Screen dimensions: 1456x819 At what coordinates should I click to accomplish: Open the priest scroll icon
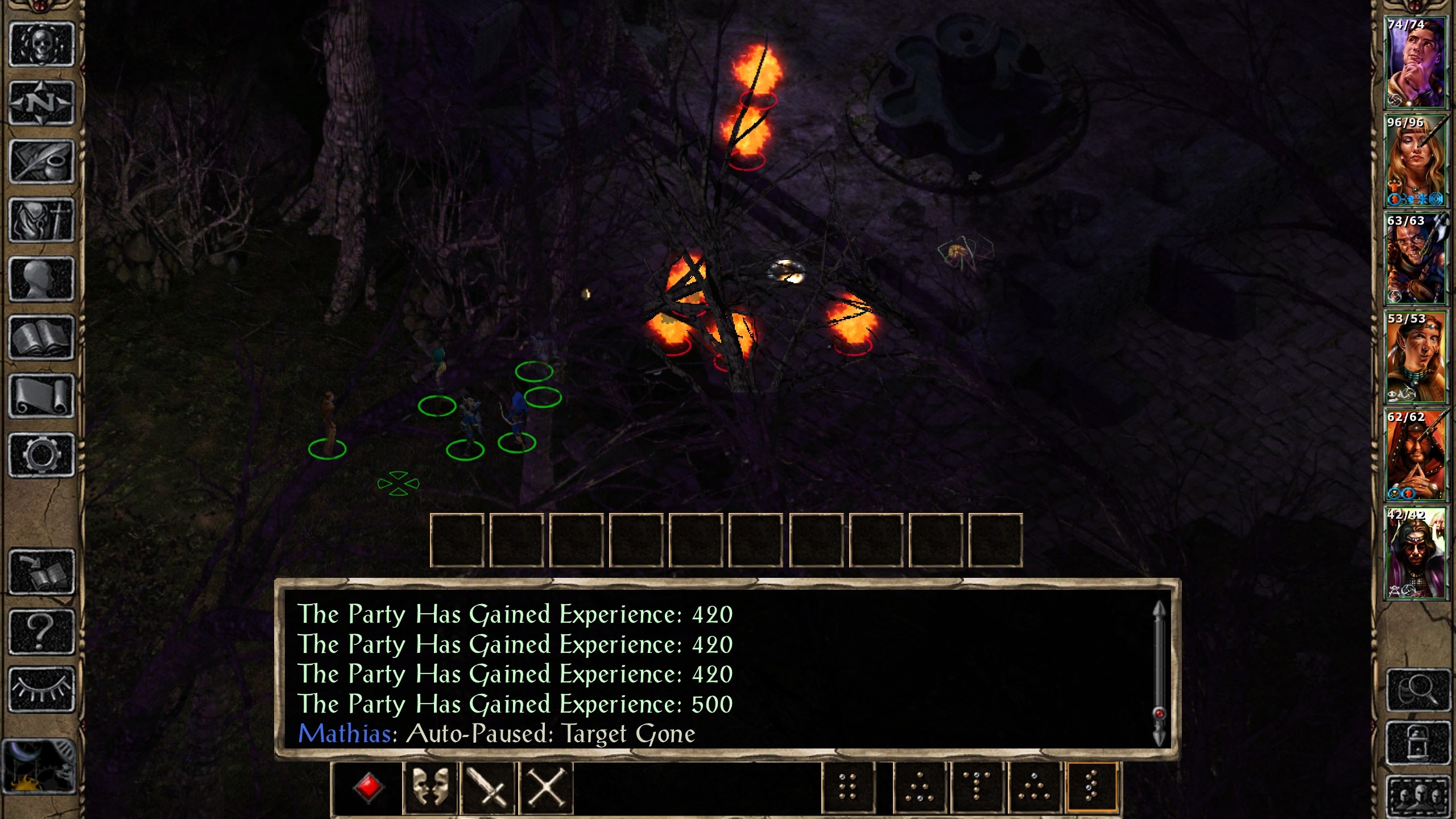(42, 396)
